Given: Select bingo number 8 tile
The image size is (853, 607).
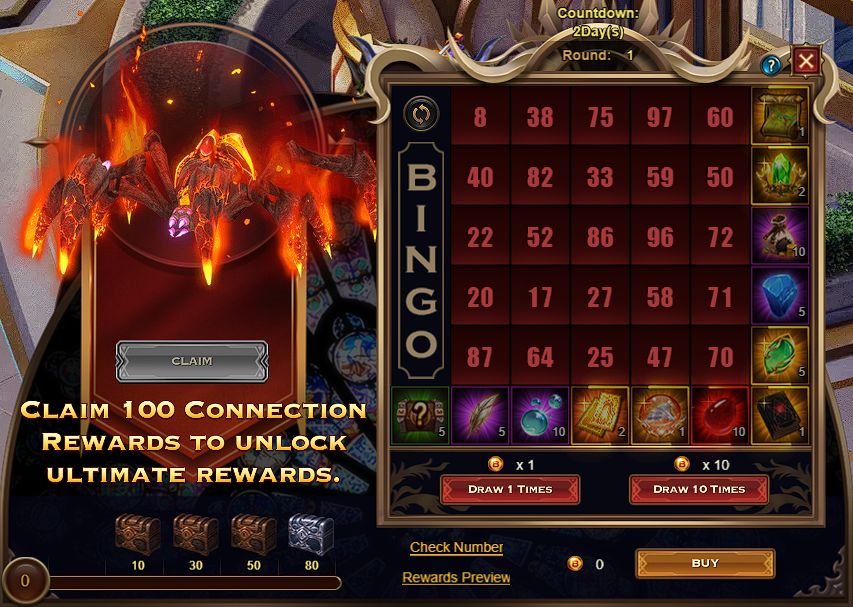Looking at the screenshot, I should (x=480, y=117).
